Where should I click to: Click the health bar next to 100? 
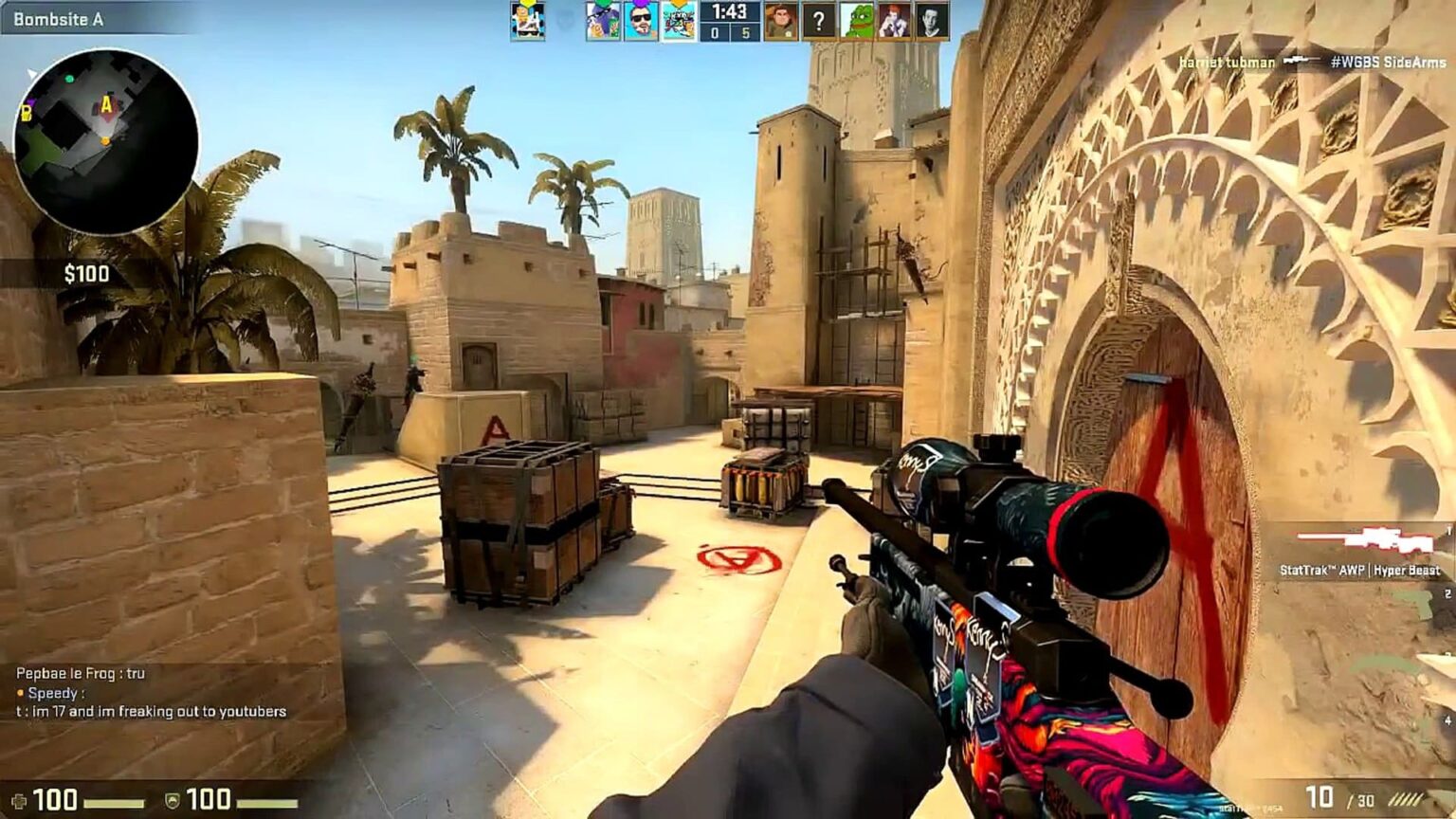(114, 802)
